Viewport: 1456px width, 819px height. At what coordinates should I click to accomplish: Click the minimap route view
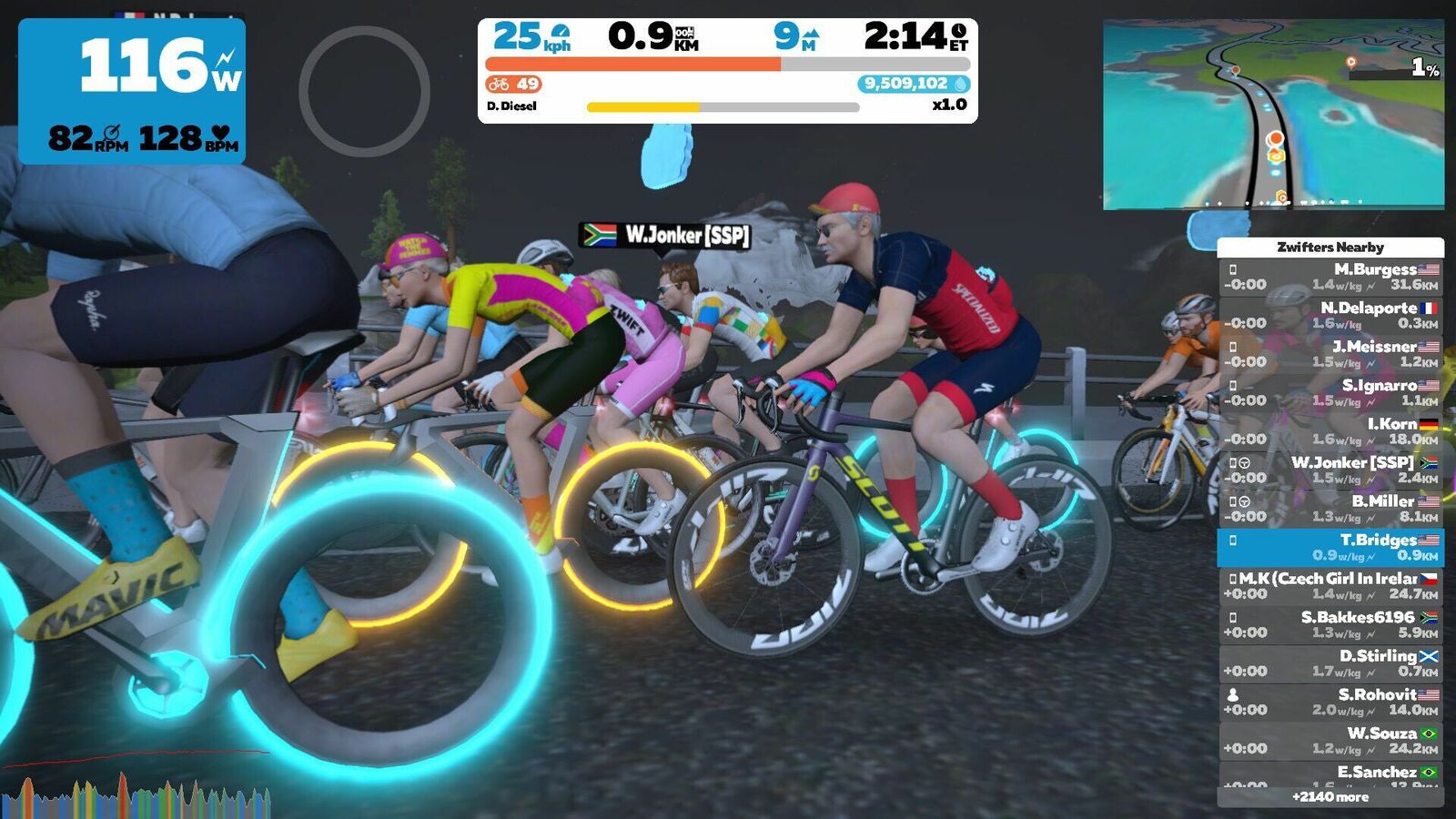1273,115
